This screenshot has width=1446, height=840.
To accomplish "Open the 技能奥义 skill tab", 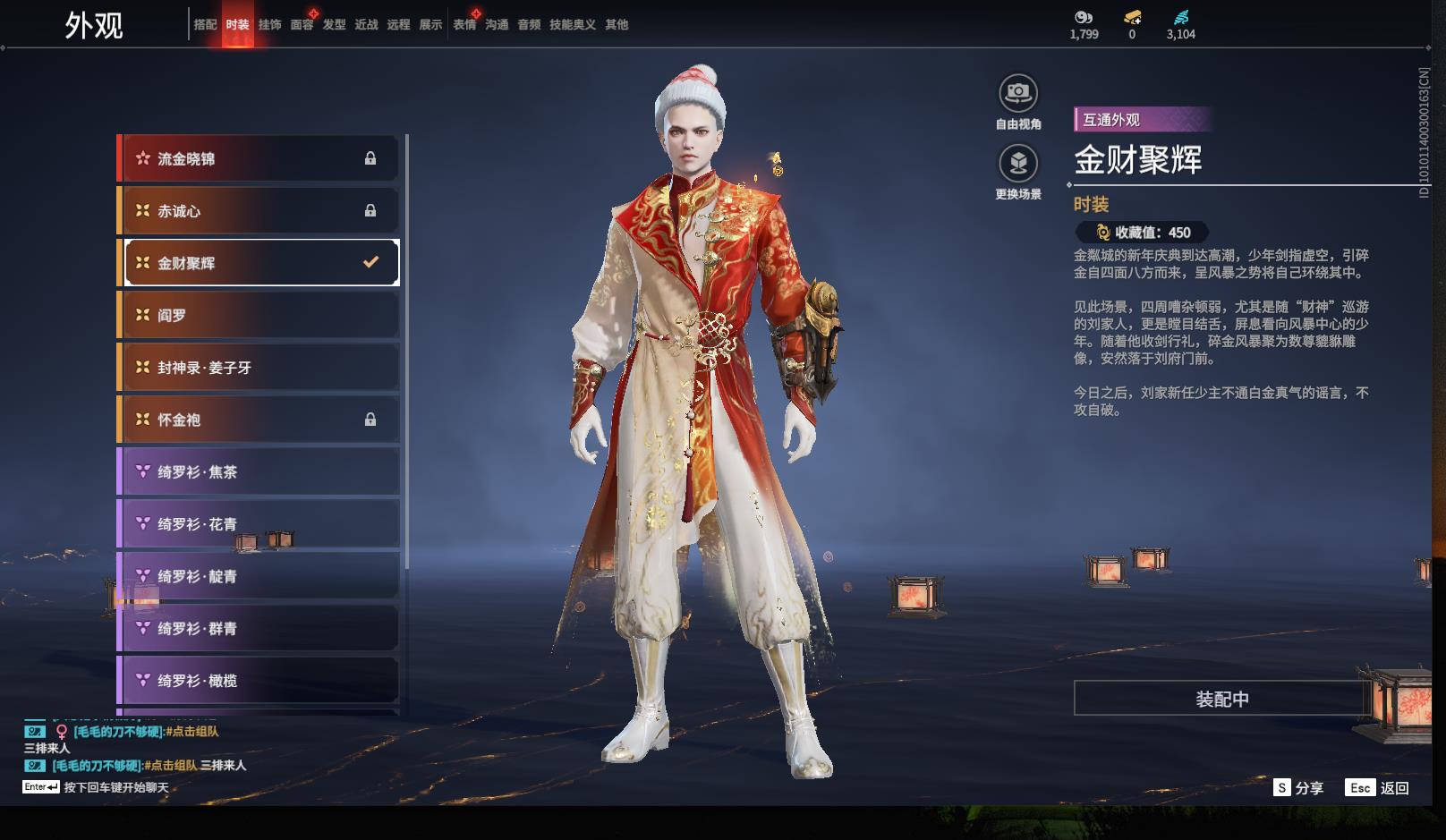I will click(572, 25).
